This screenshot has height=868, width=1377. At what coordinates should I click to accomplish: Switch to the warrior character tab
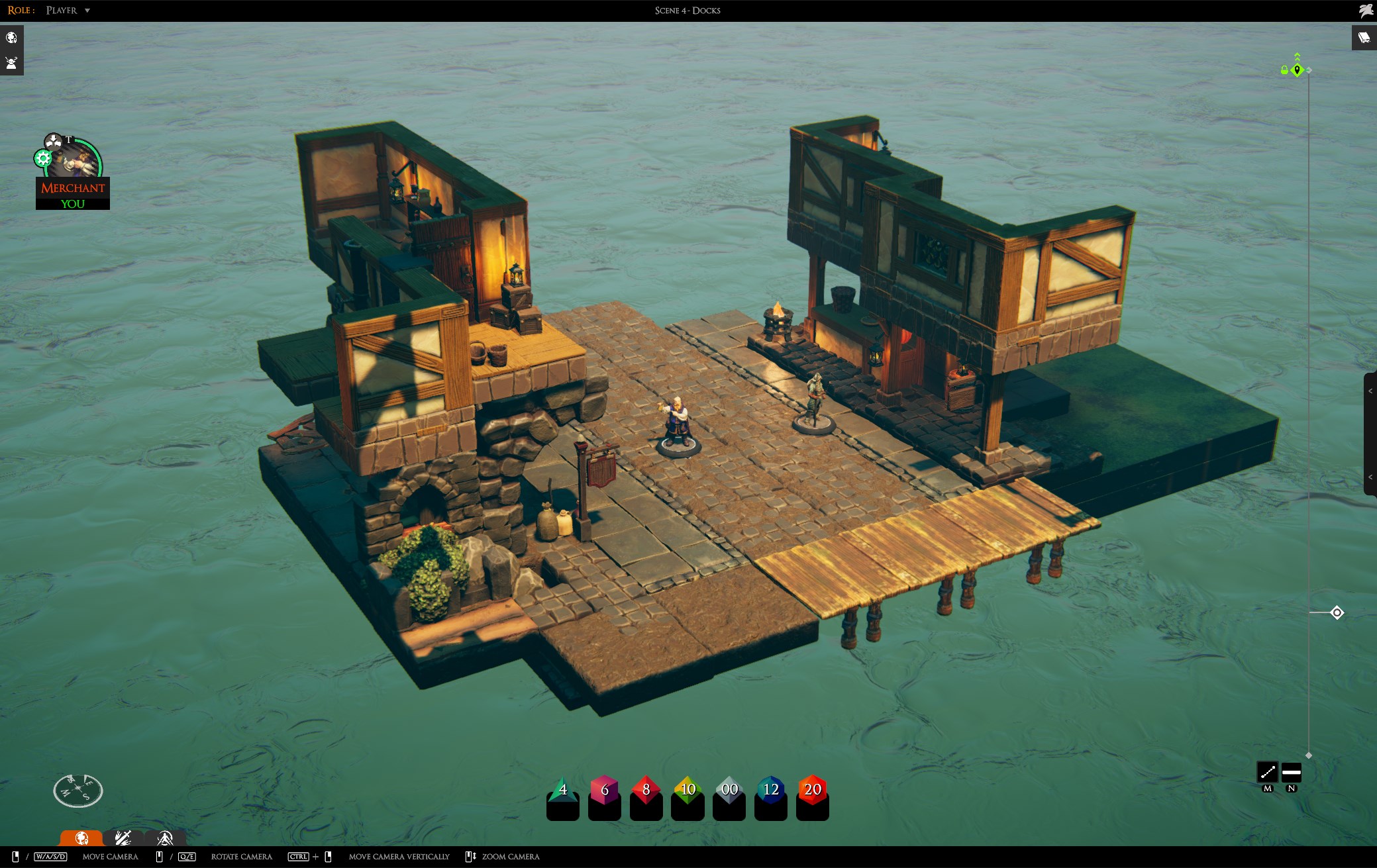[x=165, y=838]
